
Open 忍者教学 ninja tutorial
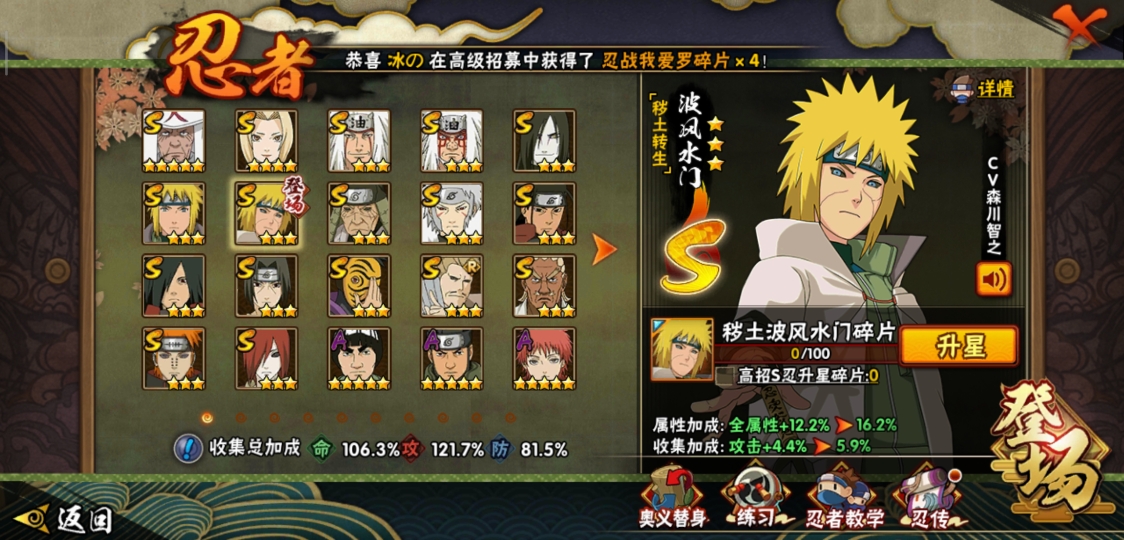coord(845,498)
